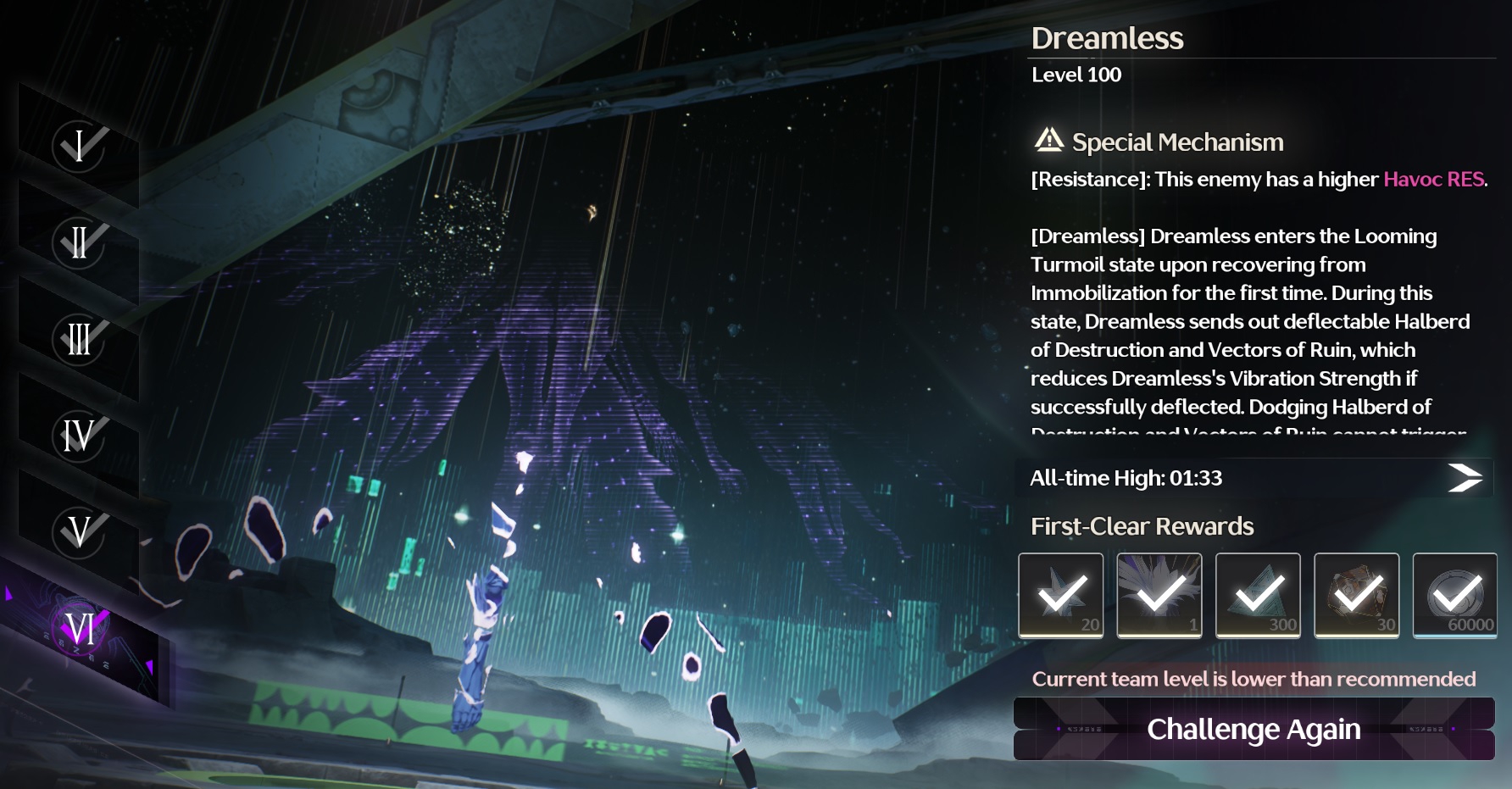Show the first-clear reward with quantity 300
Screen dimensions: 1512x789
pyautogui.click(x=1258, y=595)
